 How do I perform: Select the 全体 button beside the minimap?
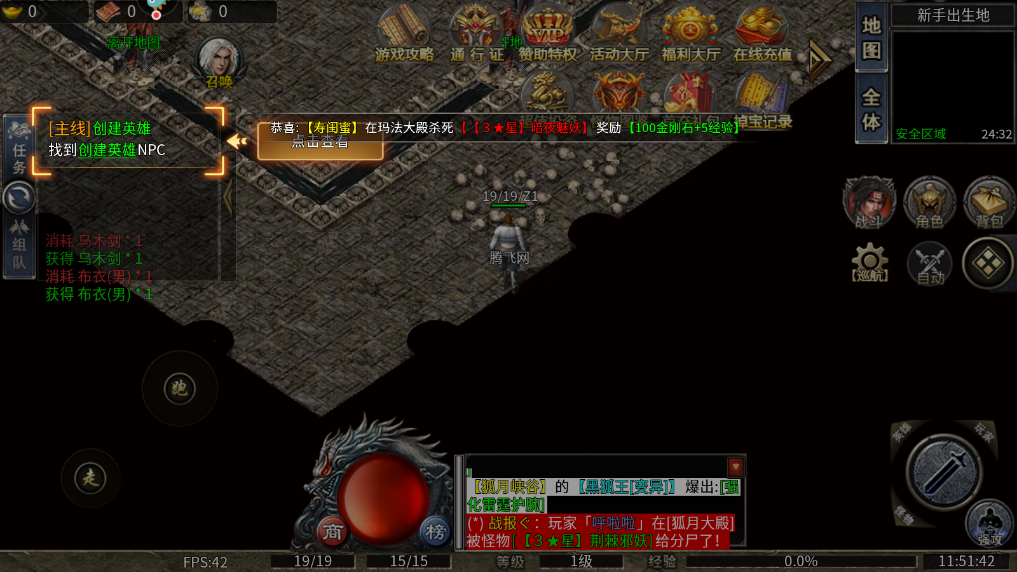871,110
